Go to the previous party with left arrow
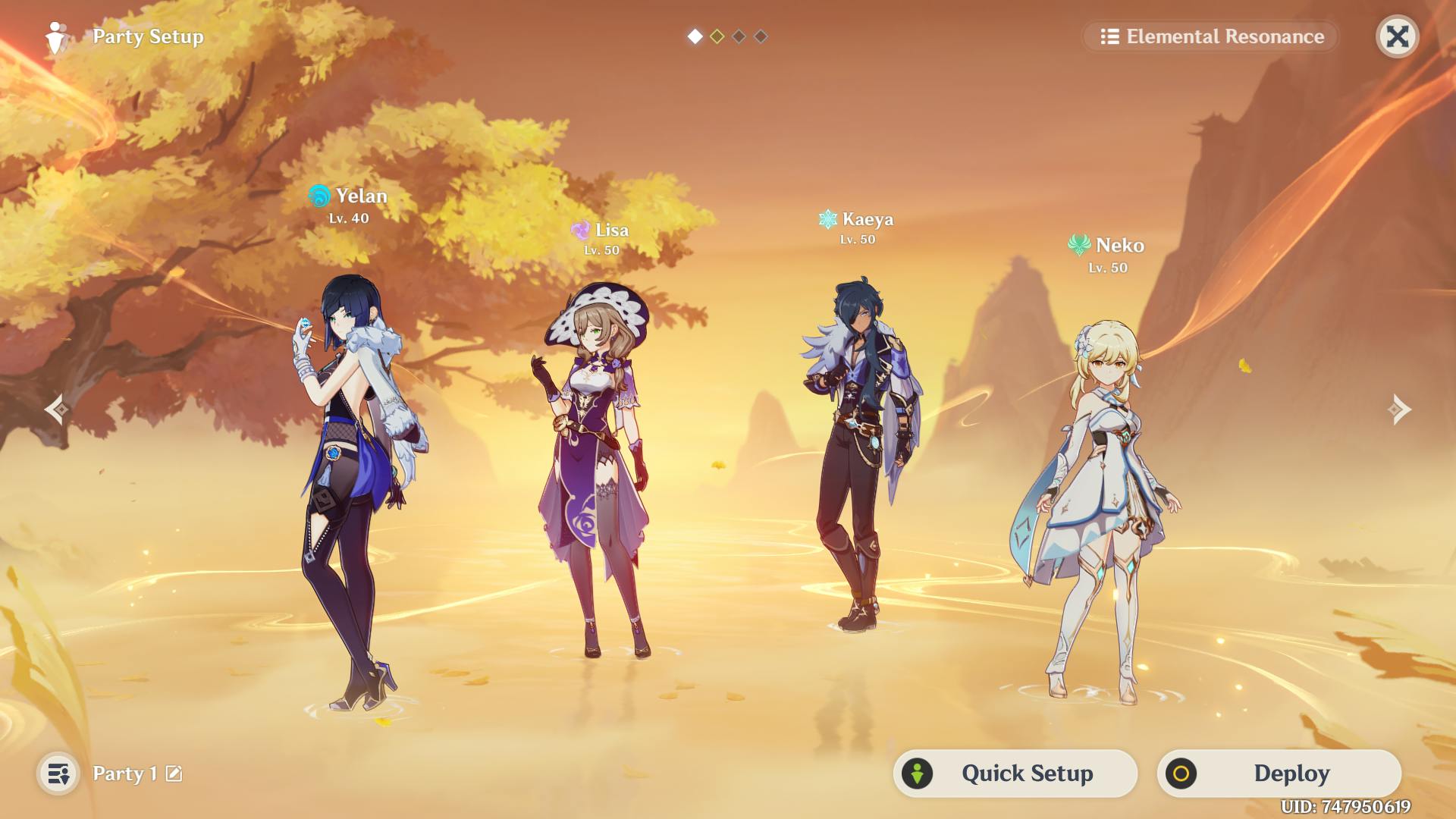Image resolution: width=1456 pixels, height=819 pixels. pos(57,409)
